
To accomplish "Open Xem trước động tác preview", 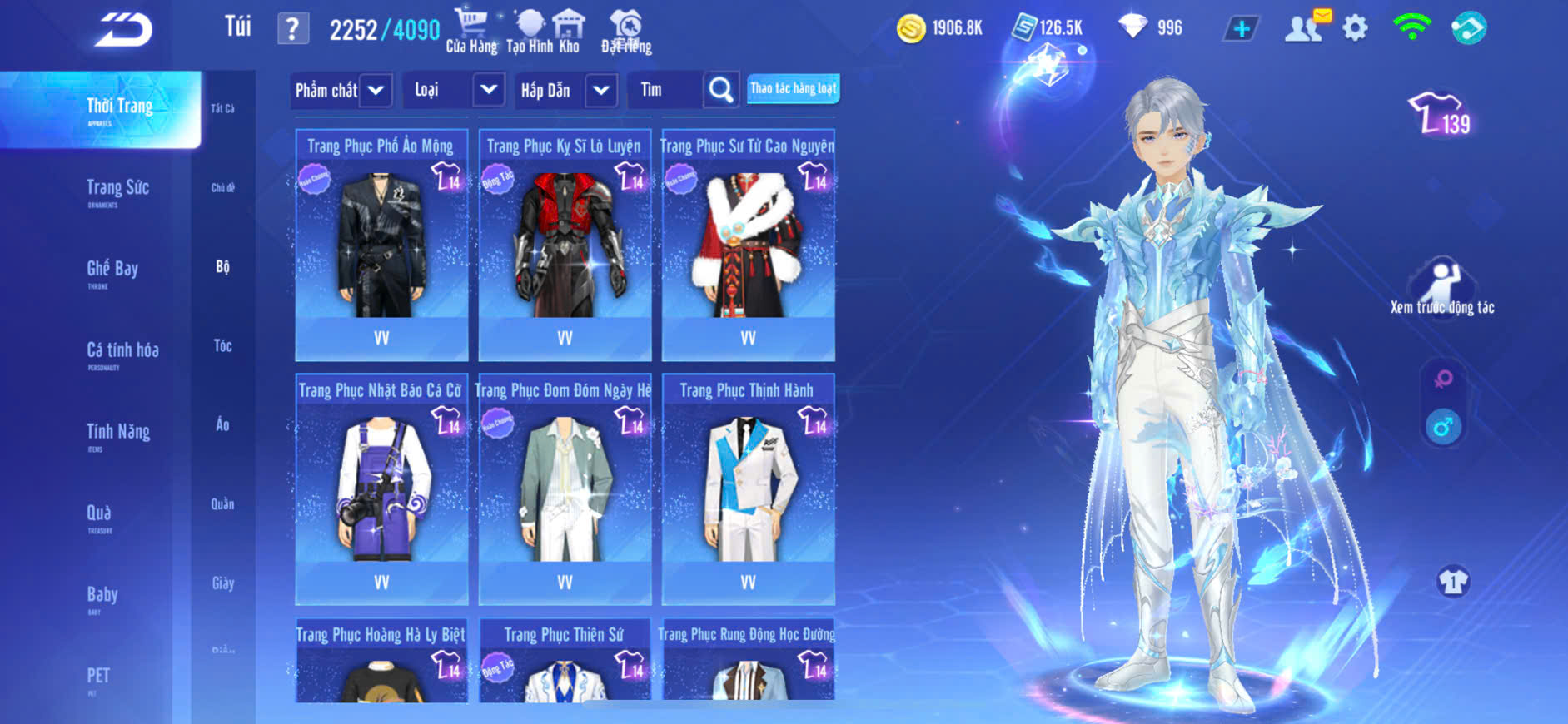I will point(1442,288).
